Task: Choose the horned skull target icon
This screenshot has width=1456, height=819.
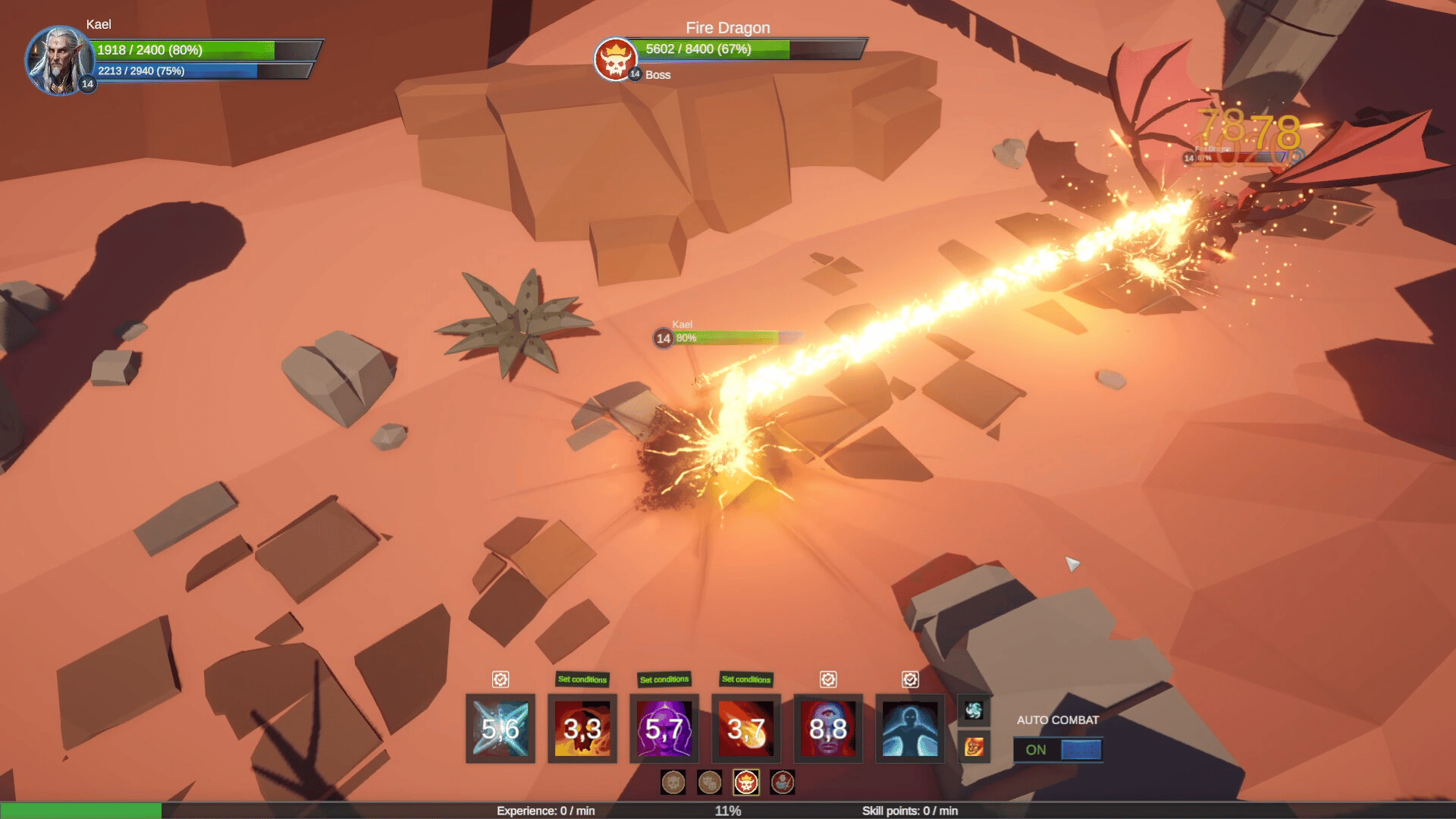Action: 673,783
